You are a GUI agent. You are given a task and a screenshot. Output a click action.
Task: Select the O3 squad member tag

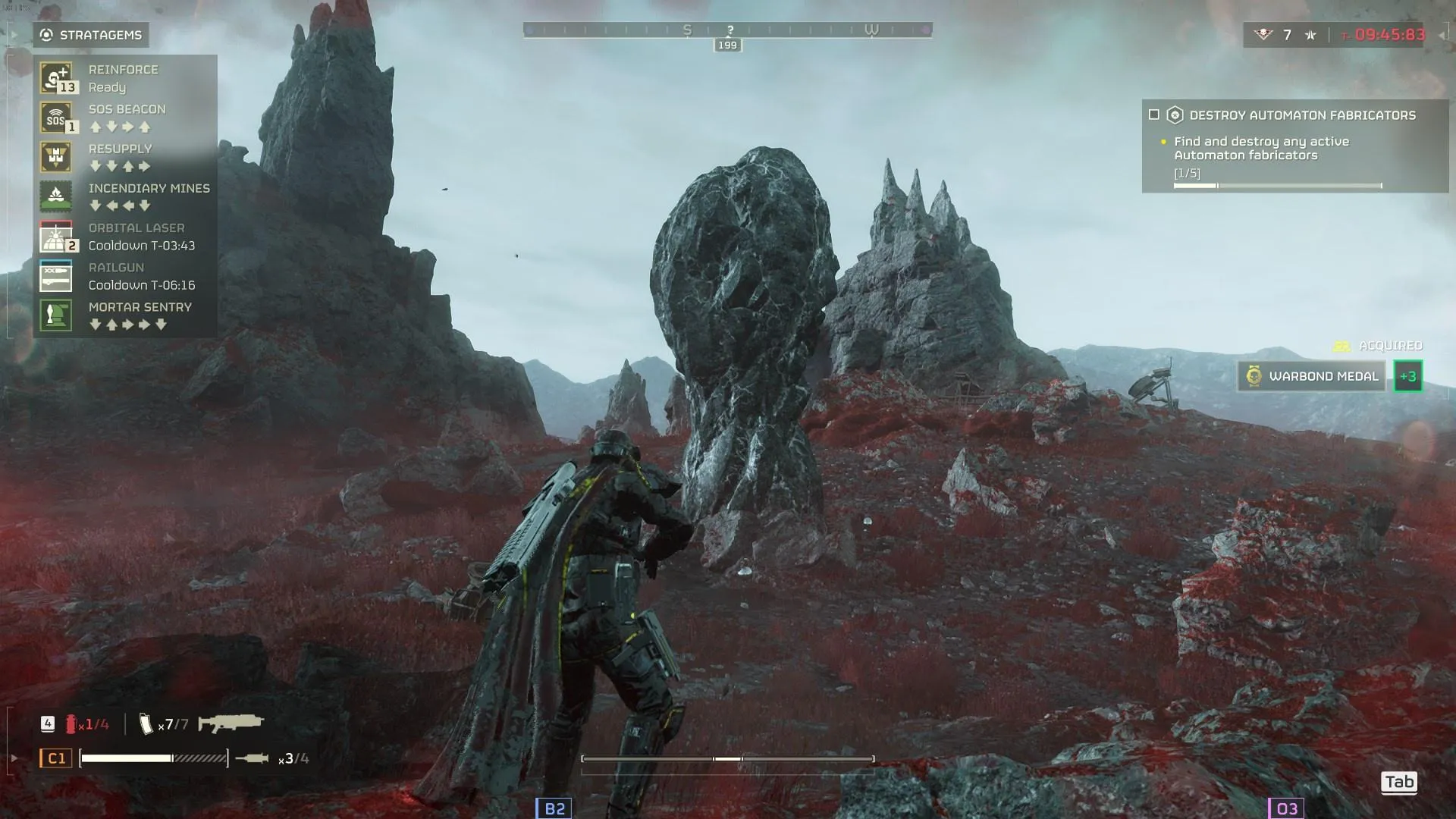1287,808
